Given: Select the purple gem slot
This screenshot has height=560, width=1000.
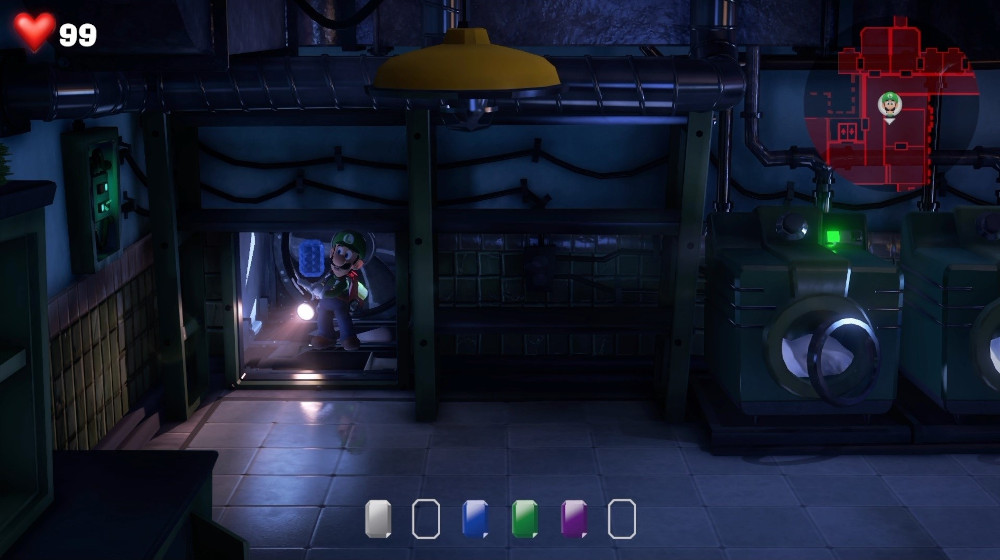Looking at the screenshot, I should (x=574, y=519).
